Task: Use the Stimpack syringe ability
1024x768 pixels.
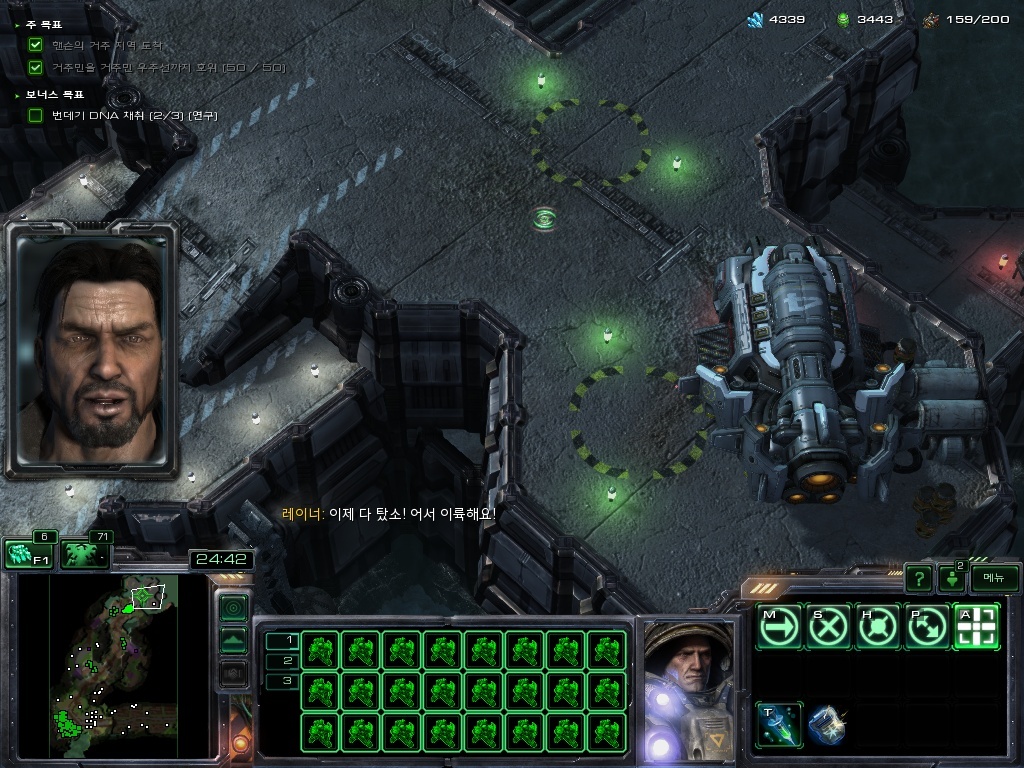Action: (x=779, y=723)
